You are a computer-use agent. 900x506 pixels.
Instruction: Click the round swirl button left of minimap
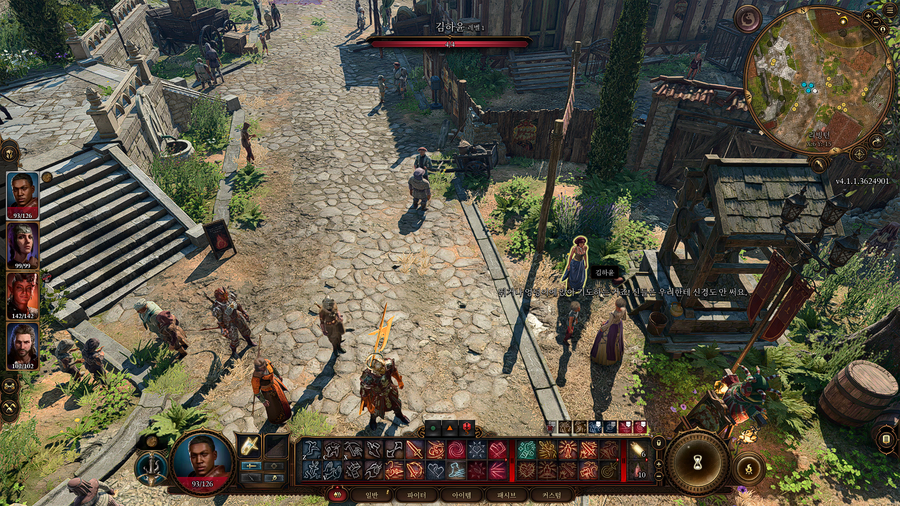coord(747,18)
